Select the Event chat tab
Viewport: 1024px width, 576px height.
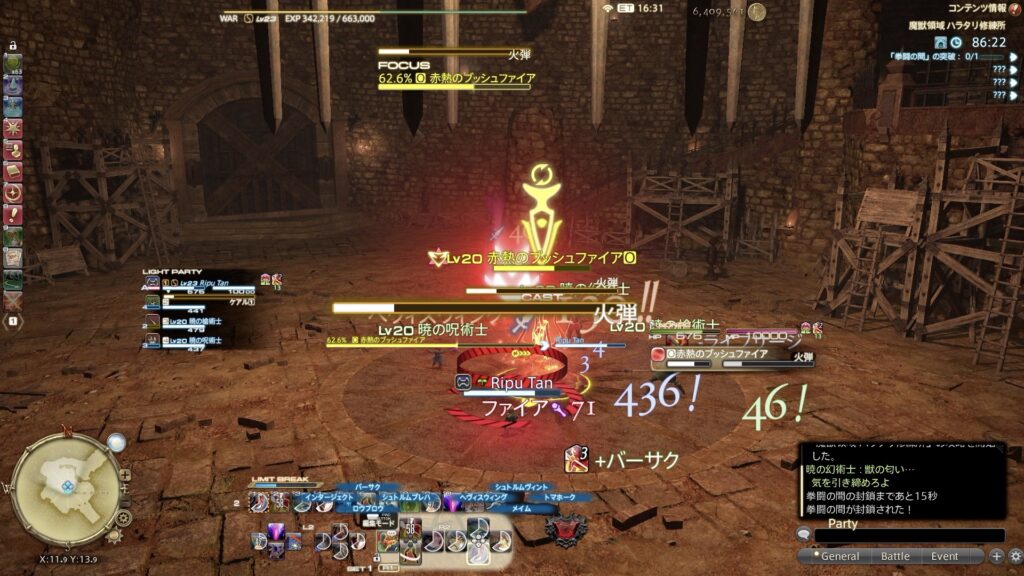point(944,556)
